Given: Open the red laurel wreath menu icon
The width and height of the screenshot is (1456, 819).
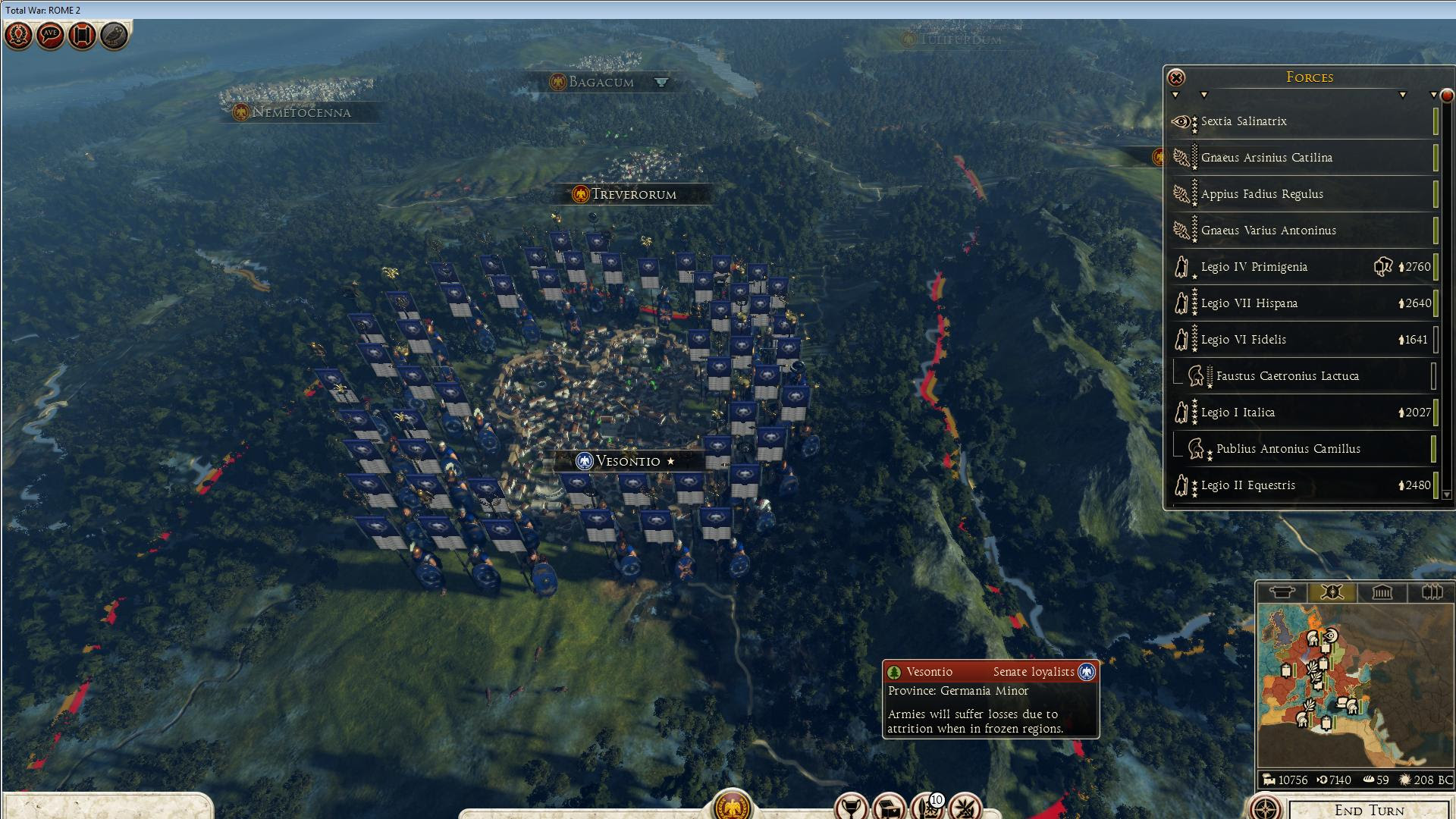Looking at the screenshot, I should tap(18, 35).
